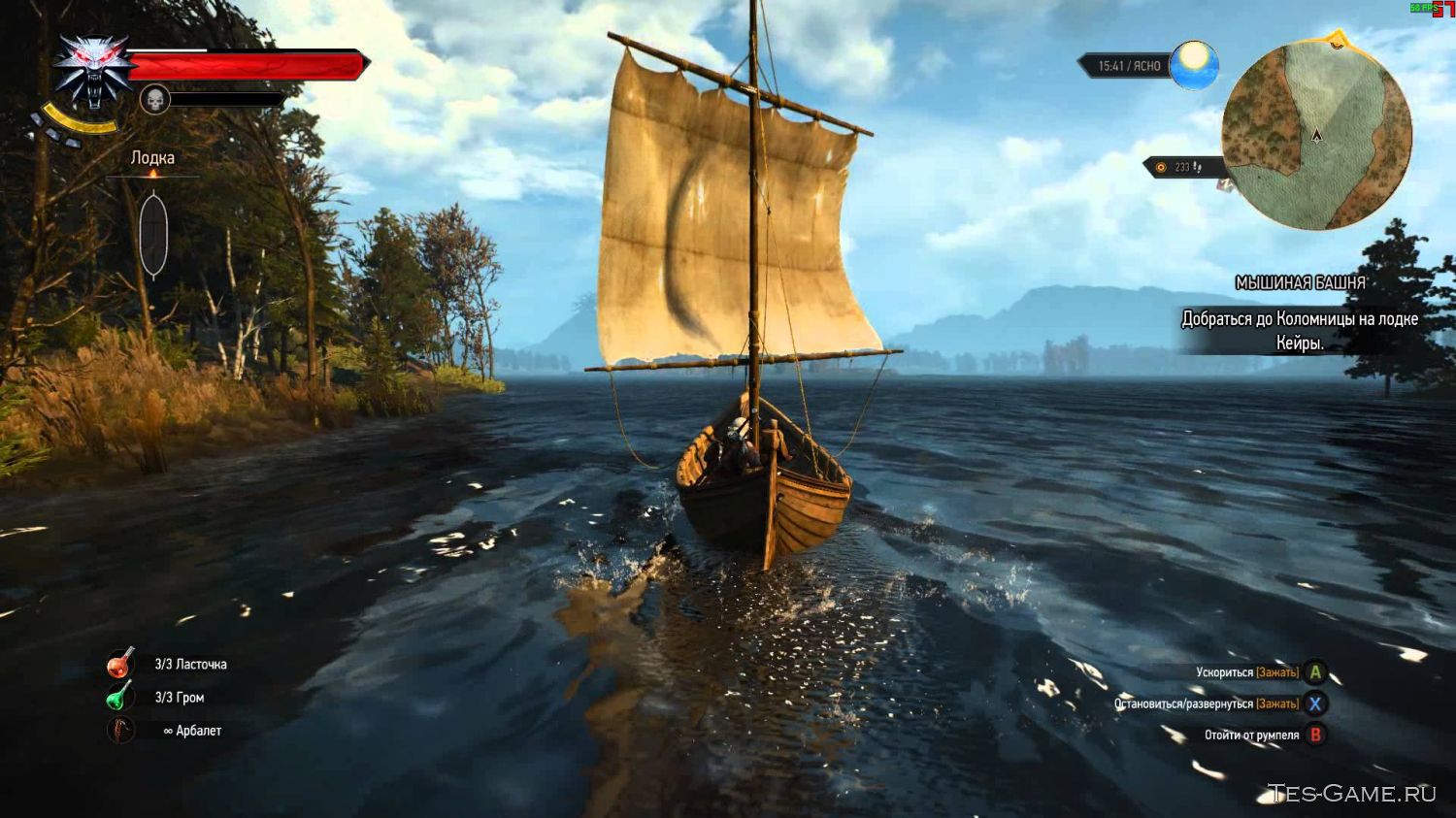Open the circular minimap
The height and width of the screenshot is (818, 1456).
1315,135
